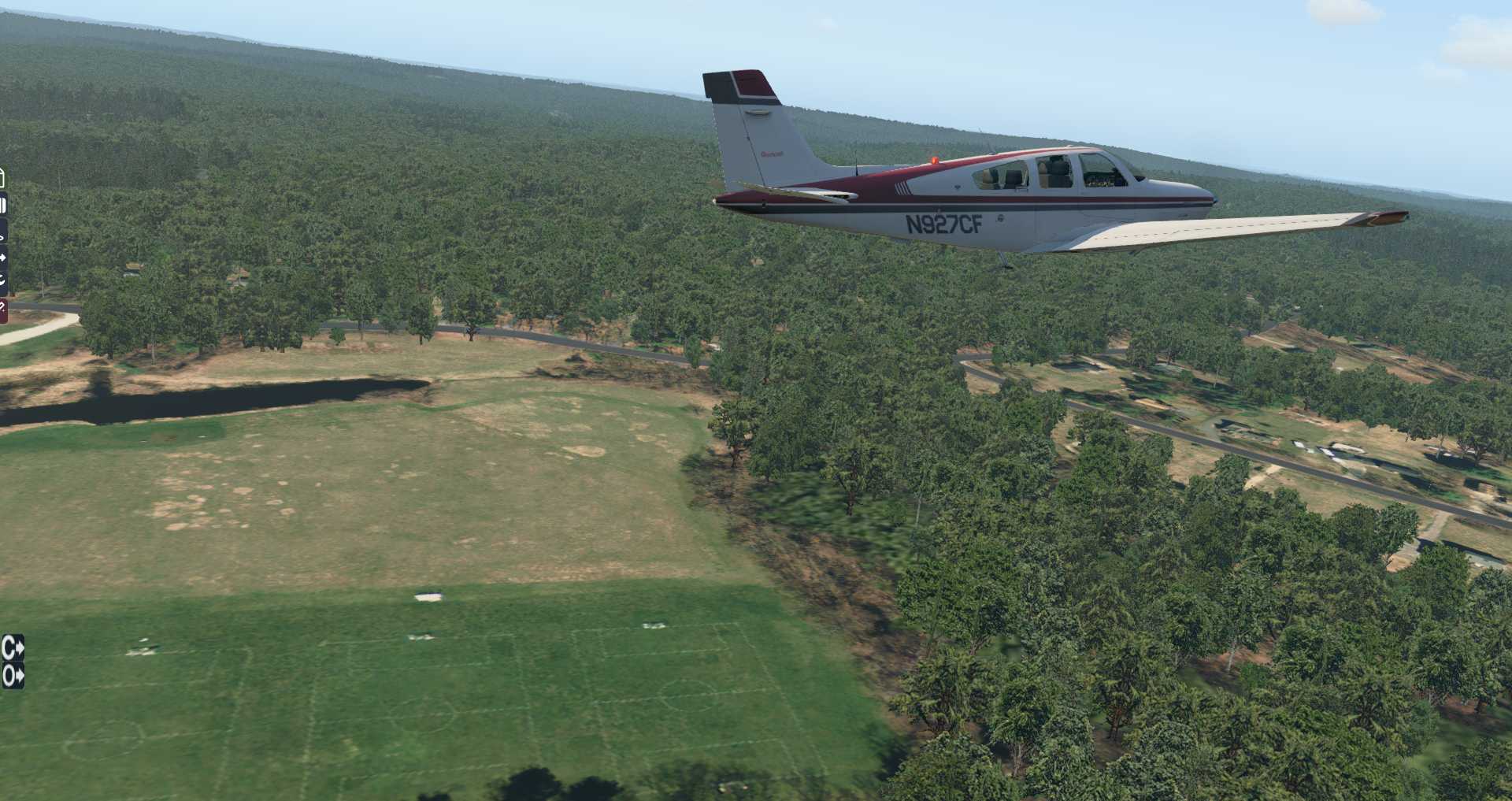Image resolution: width=1512 pixels, height=801 pixels.
Task: Click the C arrow sidebar button
Action: click(13, 648)
